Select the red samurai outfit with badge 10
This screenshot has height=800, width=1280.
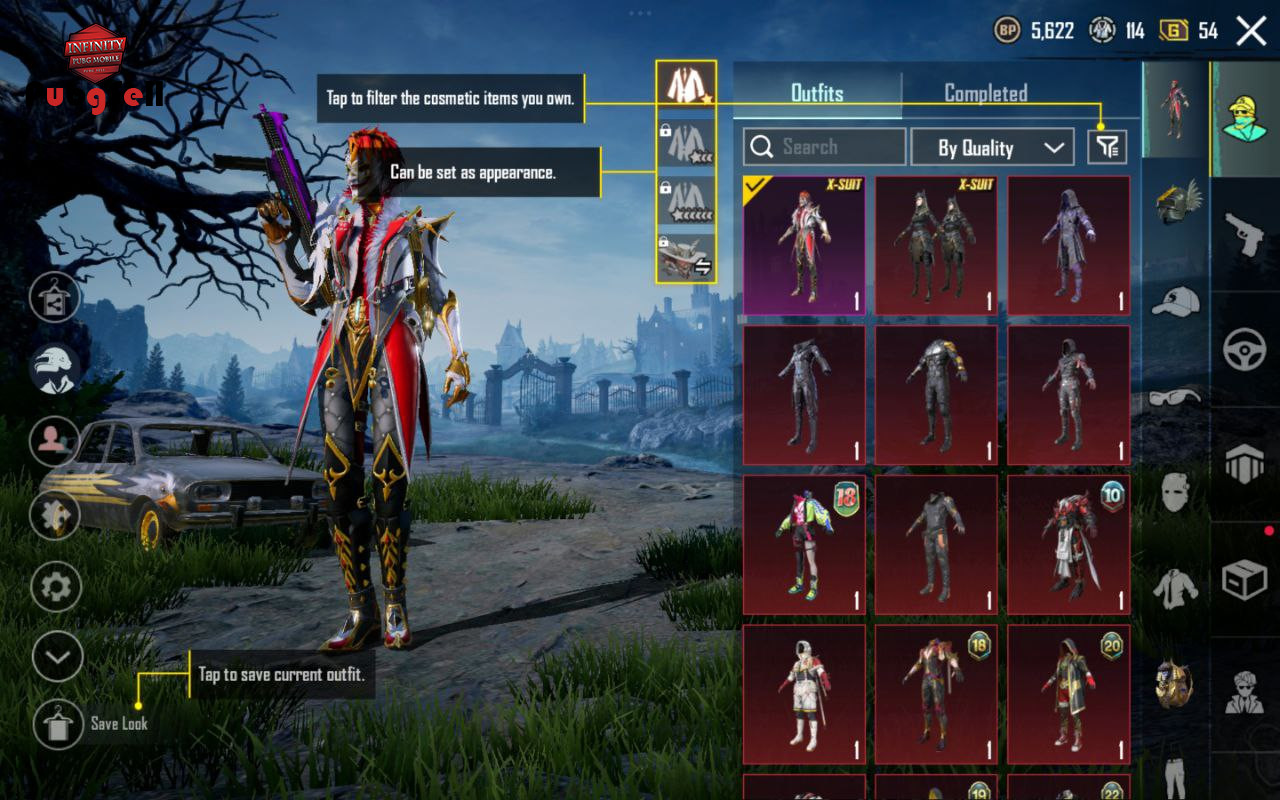click(x=1068, y=545)
